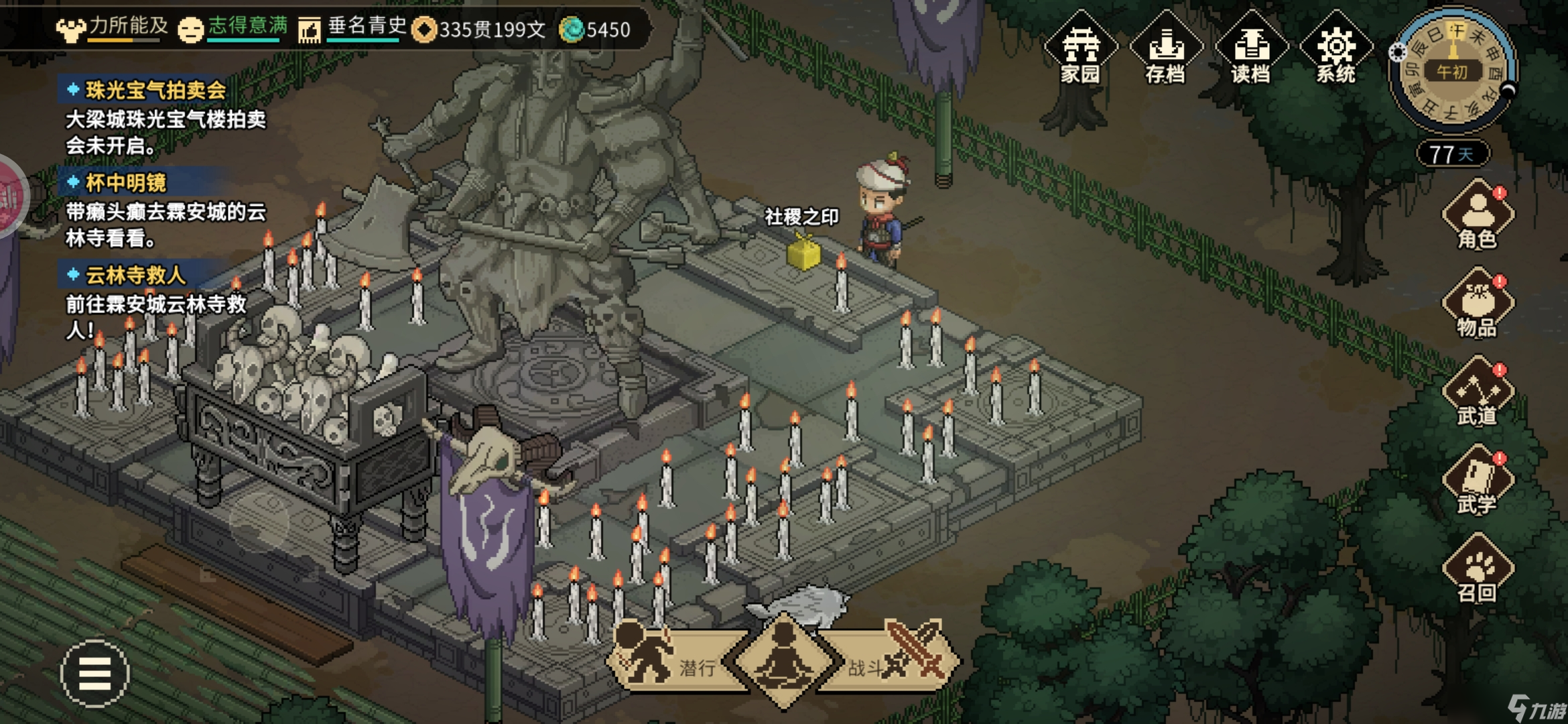Open the 武学 martial arts book
Image resolution: width=1568 pixels, height=724 pixels.
pos(1477,481)
